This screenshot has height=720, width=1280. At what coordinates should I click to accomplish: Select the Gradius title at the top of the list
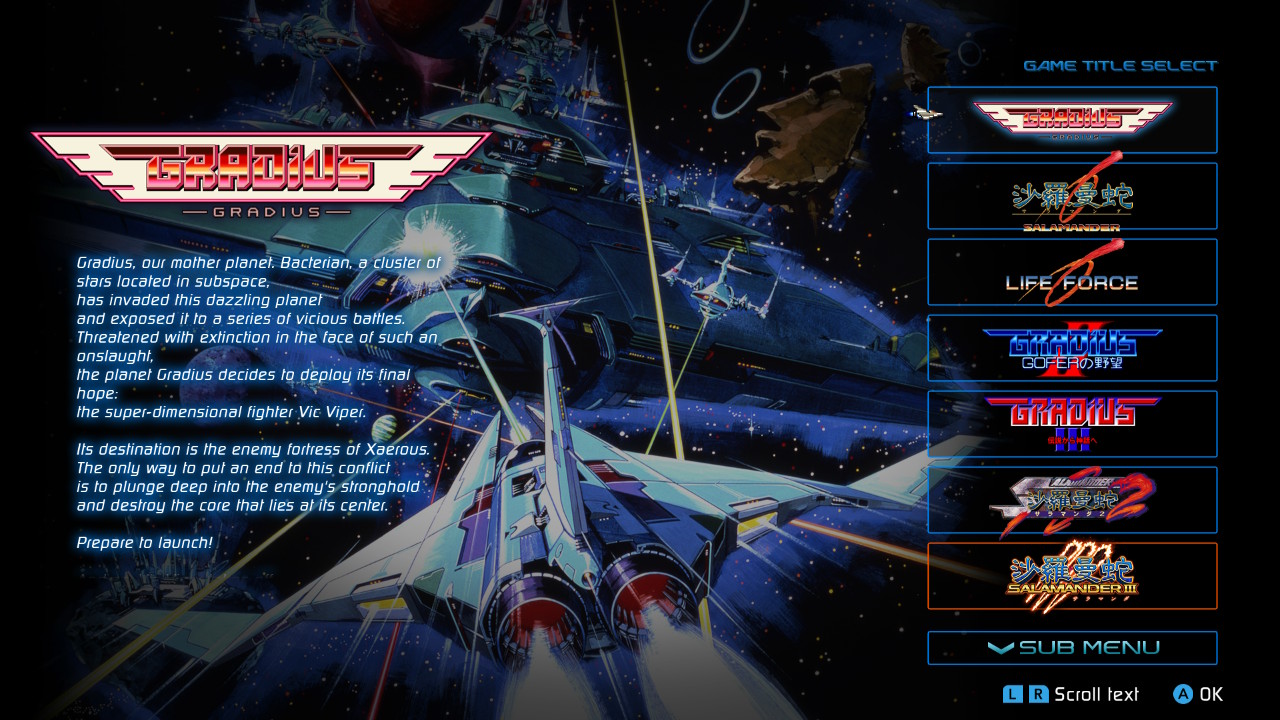pyautogui.click(x=1072, y=119)
